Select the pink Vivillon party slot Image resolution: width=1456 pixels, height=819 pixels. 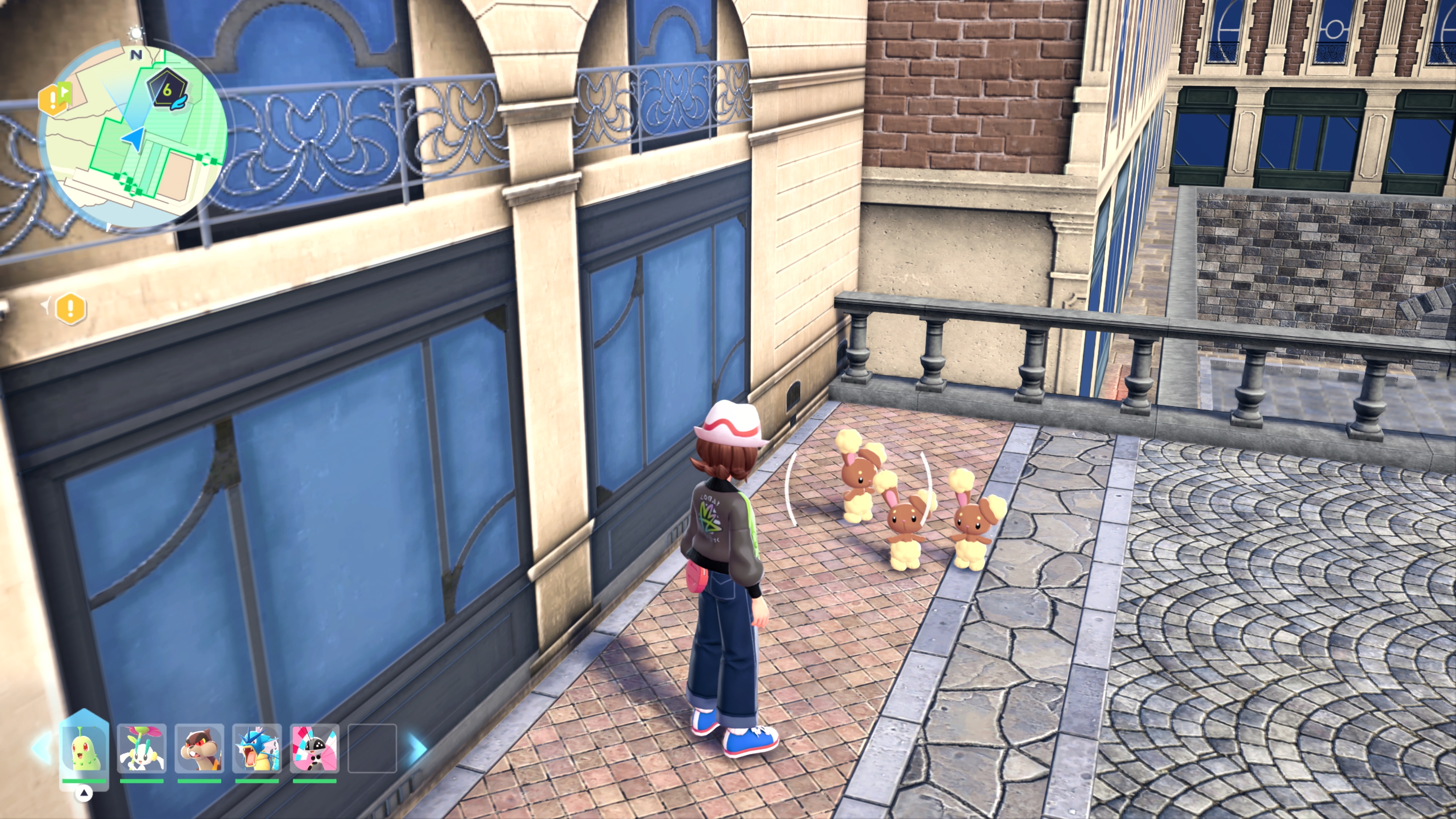pyautogui.click(x=315, y=748)
